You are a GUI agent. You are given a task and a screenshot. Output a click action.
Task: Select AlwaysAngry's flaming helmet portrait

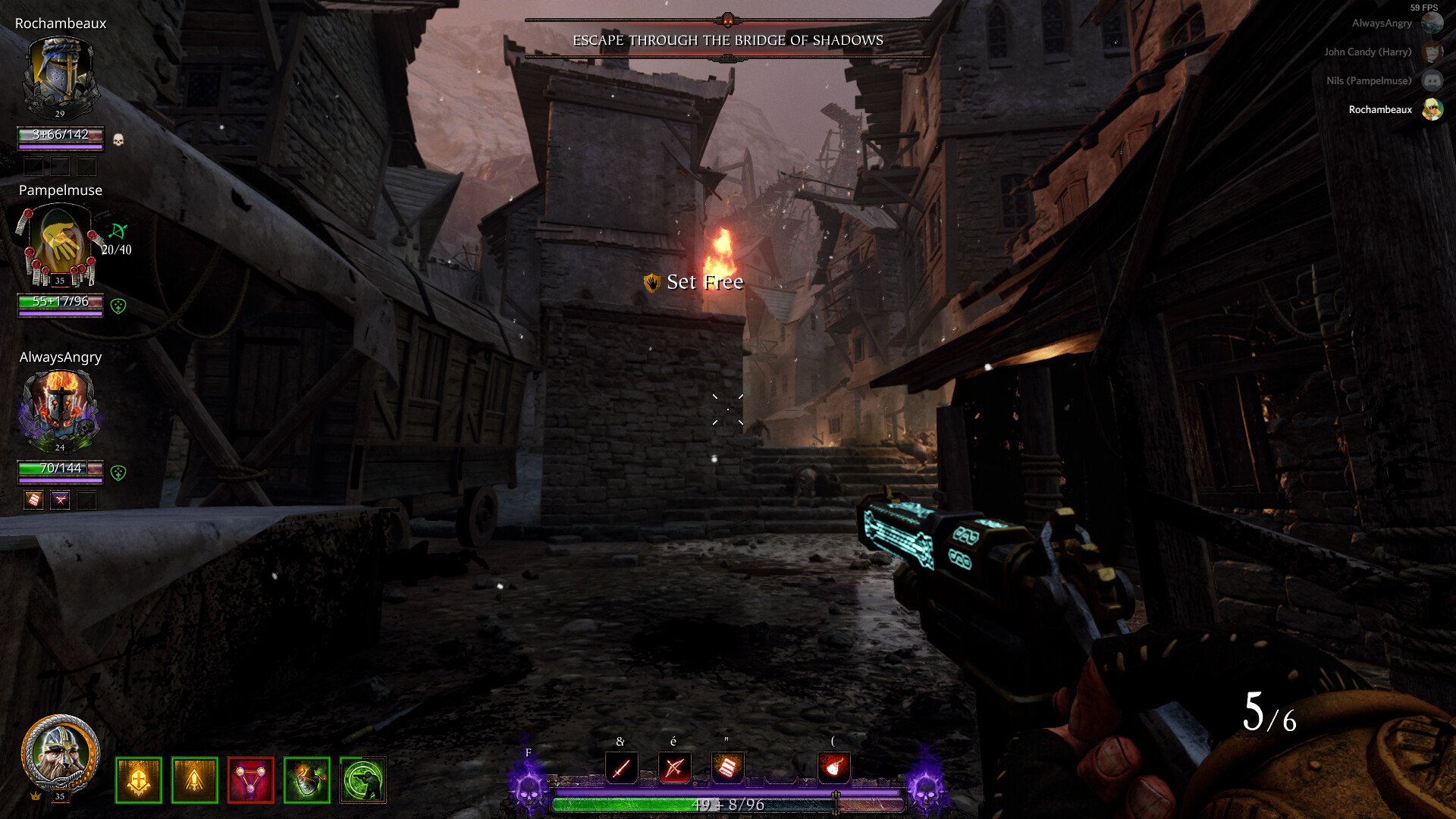60,409
